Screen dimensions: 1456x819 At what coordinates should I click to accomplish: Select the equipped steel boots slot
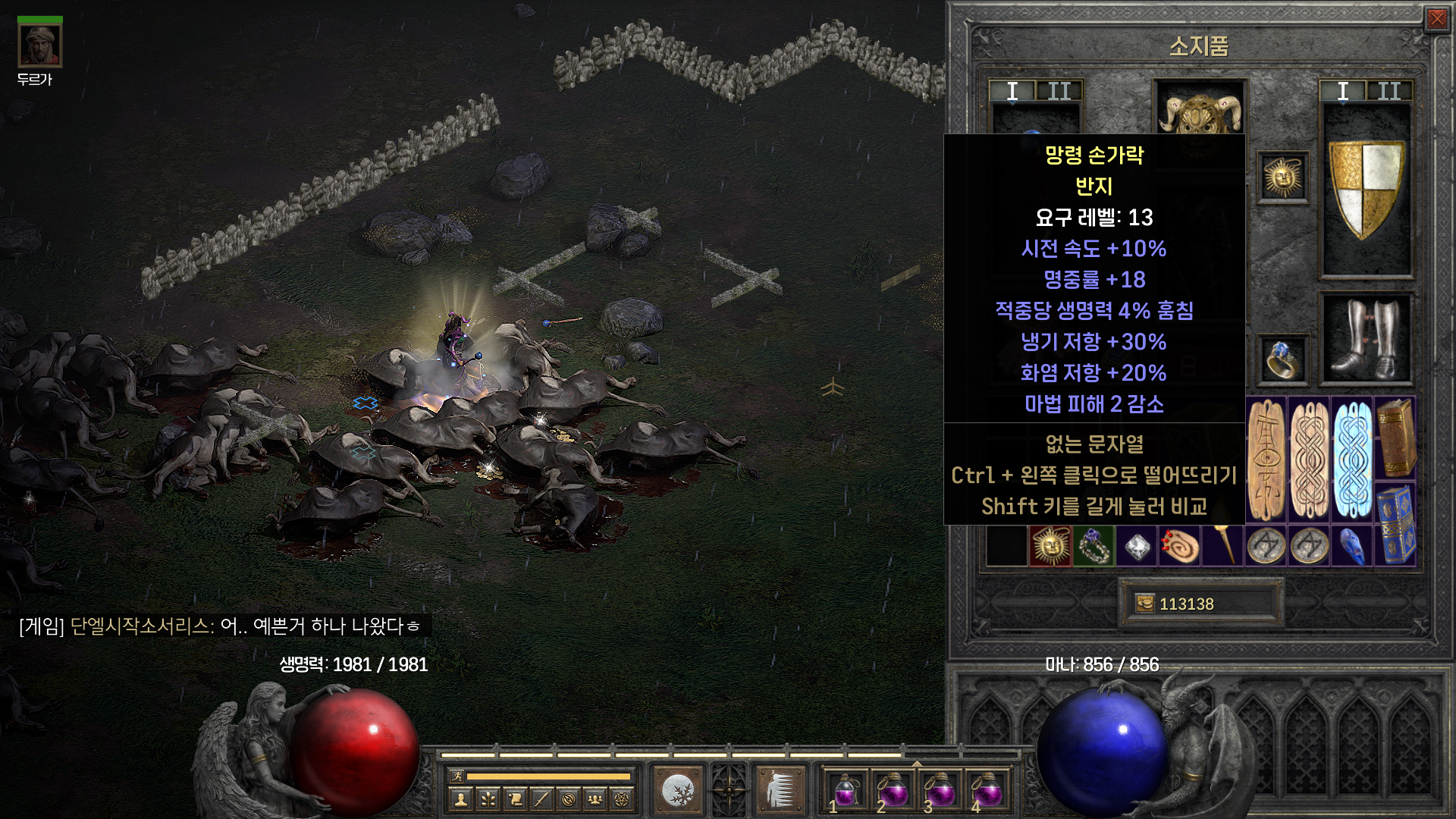(x=1367, y=339)
